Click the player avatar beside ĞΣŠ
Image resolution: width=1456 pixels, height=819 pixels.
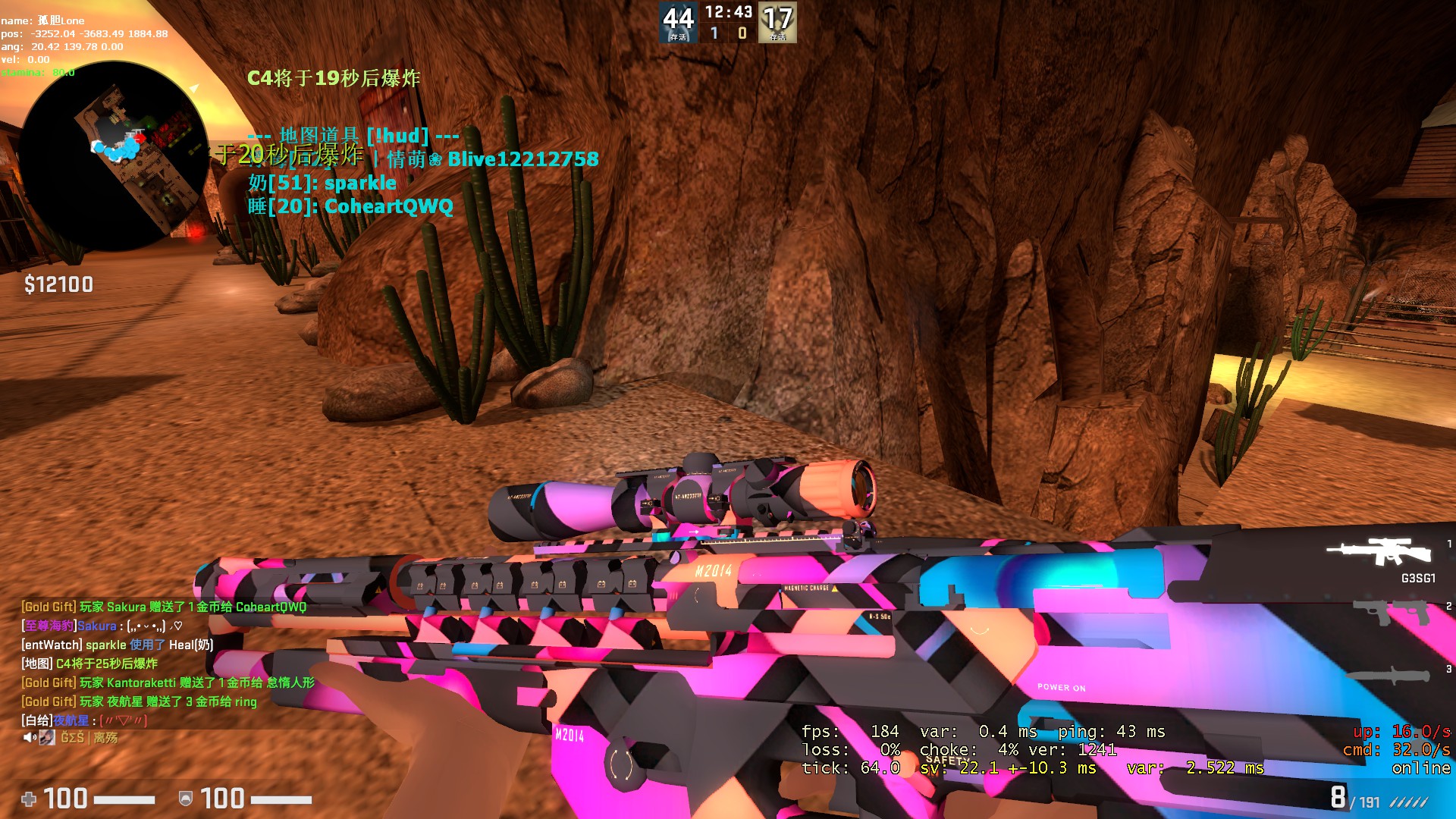coord(46,737)
